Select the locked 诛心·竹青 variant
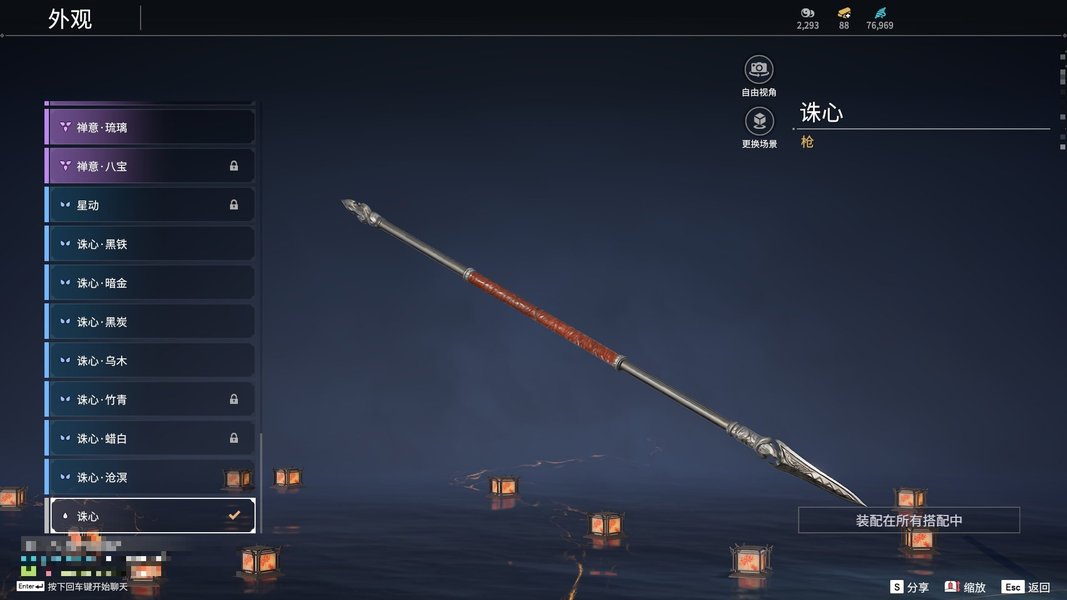This screenshot has width=1067, height=600. [x=150, y=399]
